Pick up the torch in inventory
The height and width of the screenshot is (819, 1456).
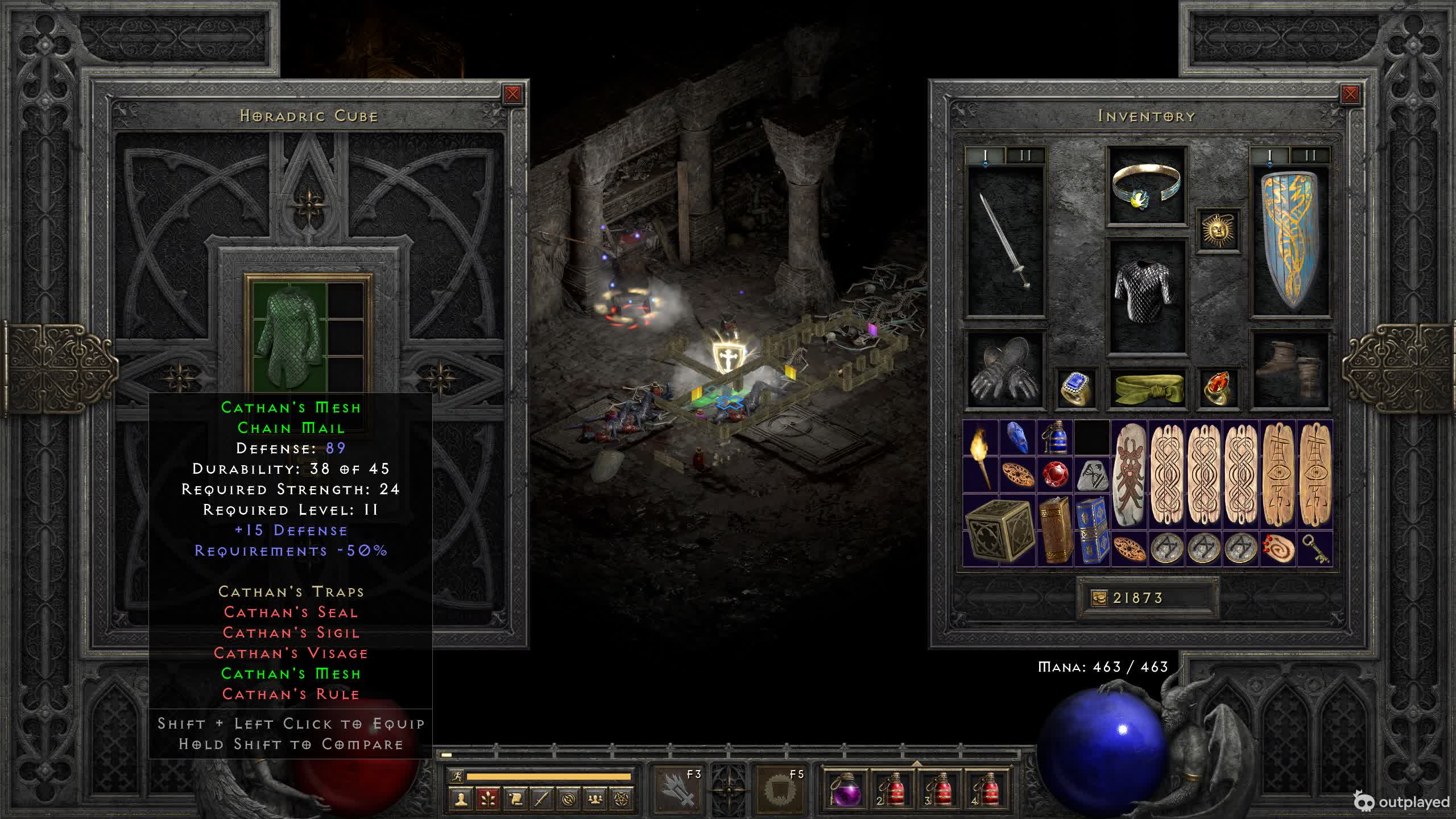pyautogui.click(x=981, y=456)
